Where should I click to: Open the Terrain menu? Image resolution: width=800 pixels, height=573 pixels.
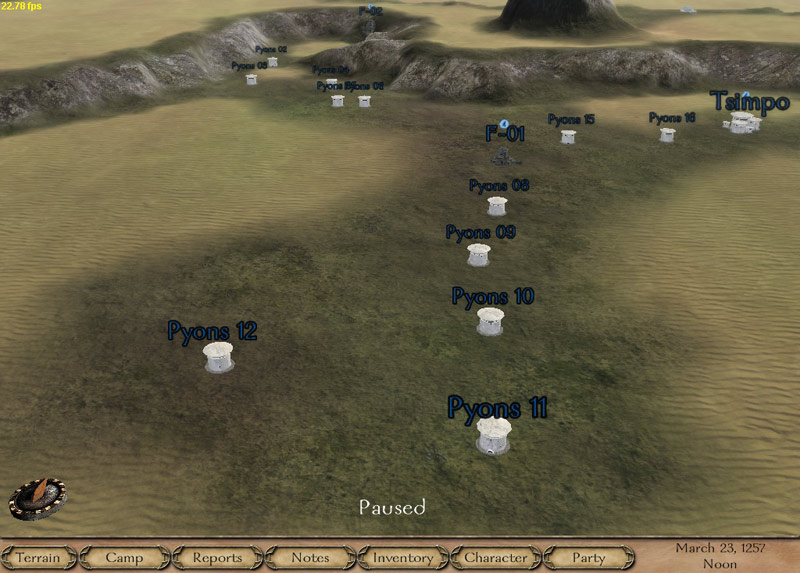click(38, 557)
